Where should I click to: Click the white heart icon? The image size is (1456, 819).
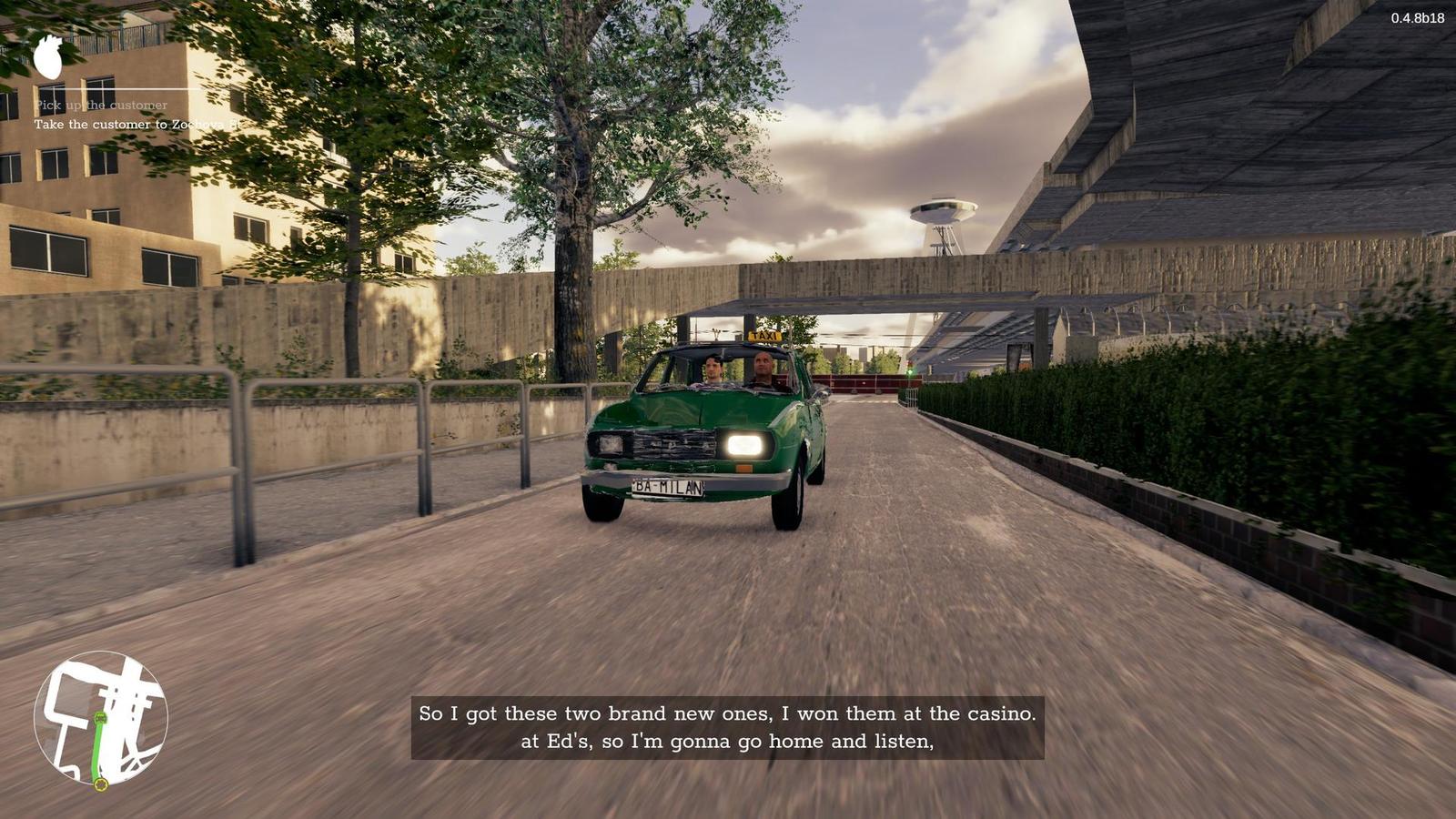point(48,56)
